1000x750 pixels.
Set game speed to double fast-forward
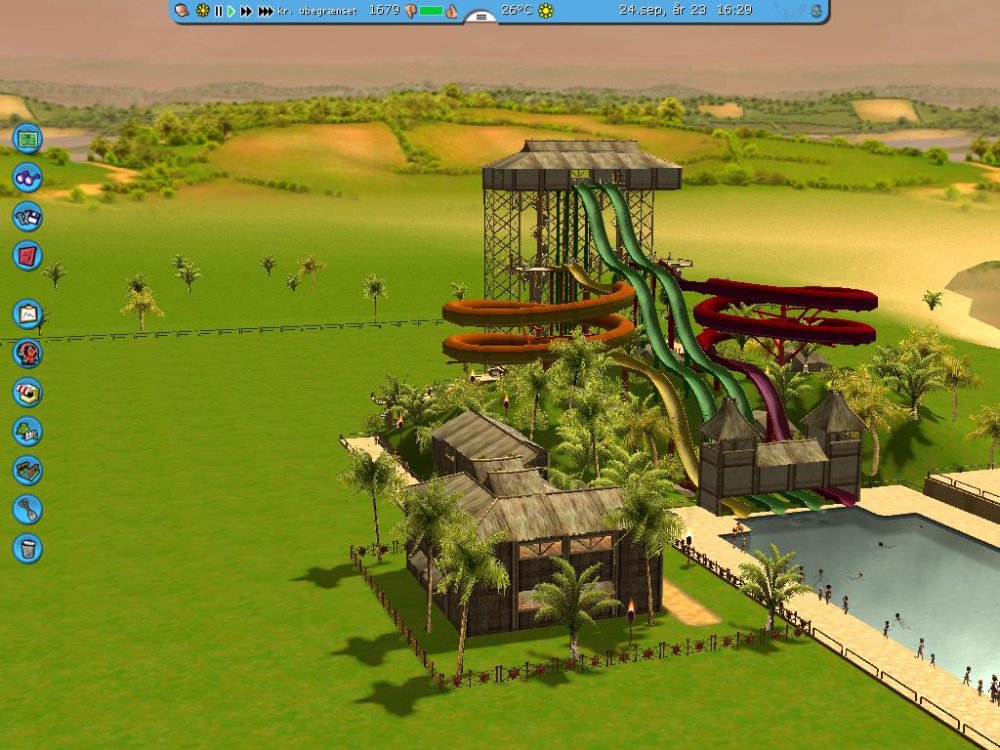tap(246, 11)
